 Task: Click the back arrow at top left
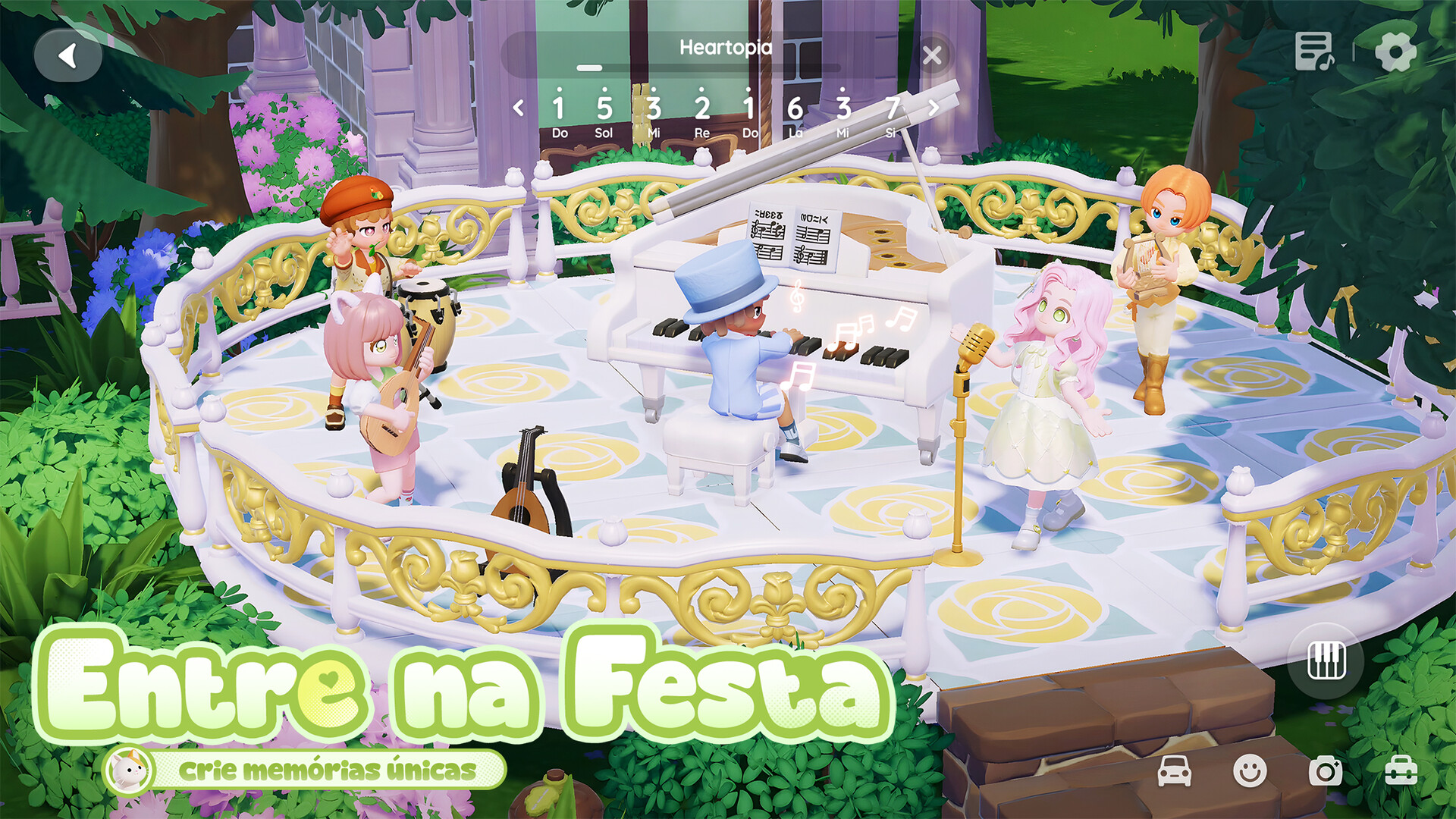(68, 55)
